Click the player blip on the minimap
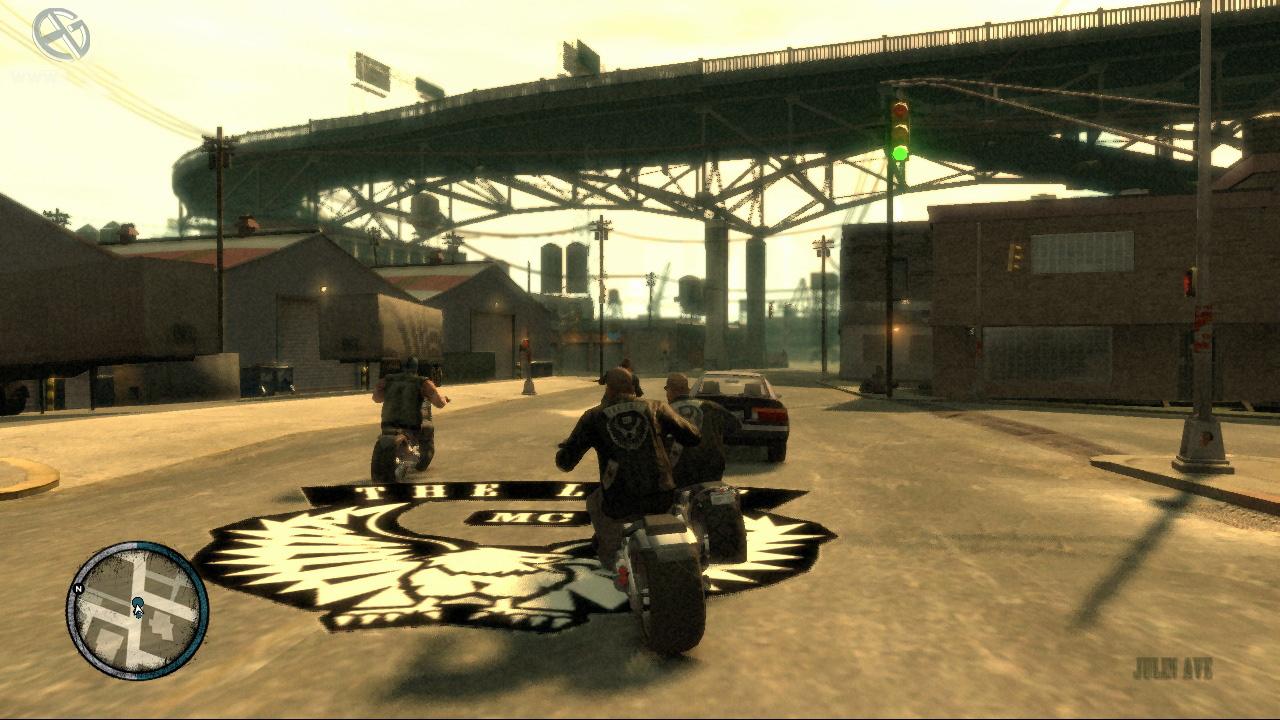This screenshot has width=1280, height=720. pyautogui.click(x=138, y=605)
